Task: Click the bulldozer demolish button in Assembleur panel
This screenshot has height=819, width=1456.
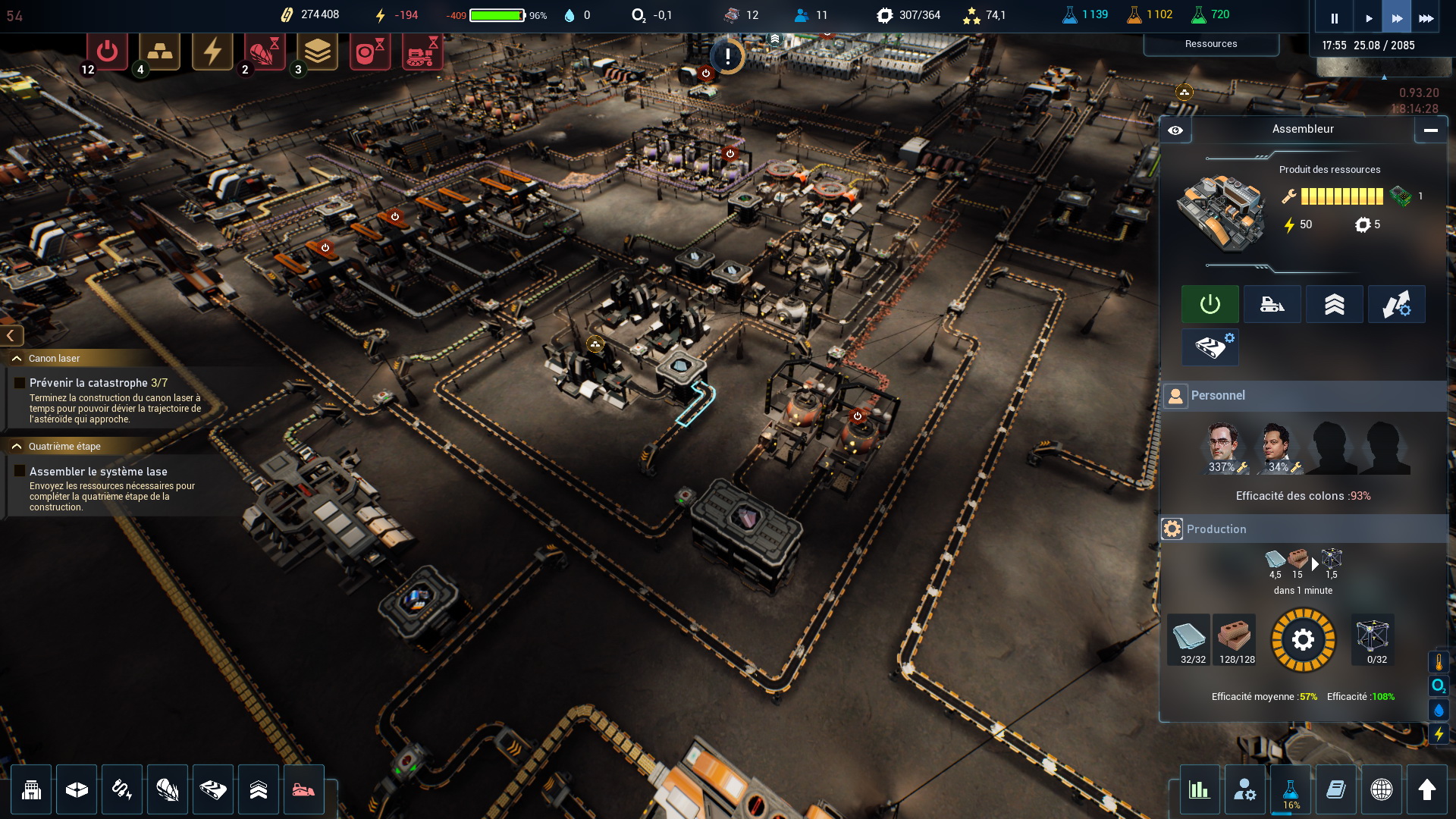Action: [1272, 304]
